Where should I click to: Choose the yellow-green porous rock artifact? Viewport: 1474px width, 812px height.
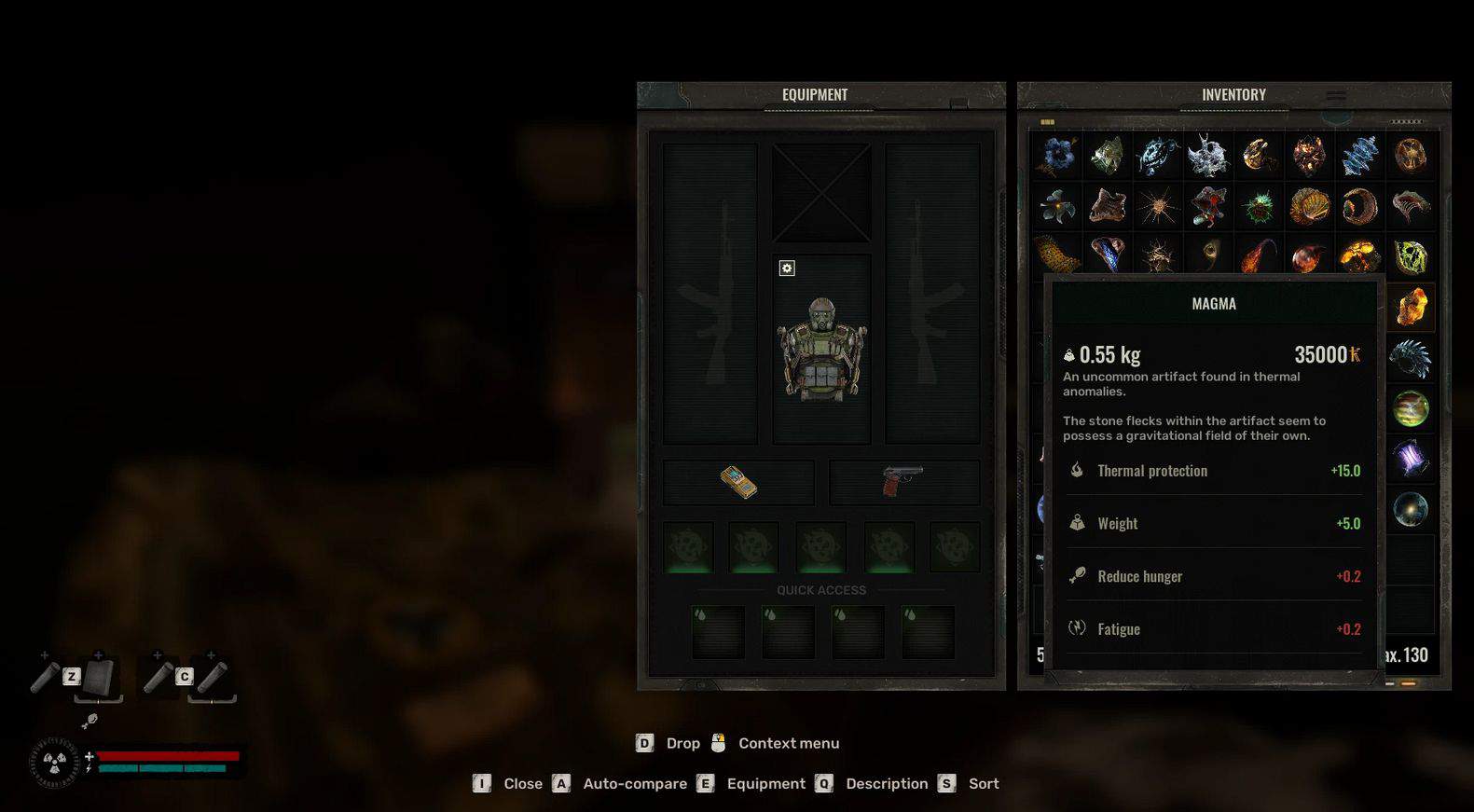point(1411,256)
